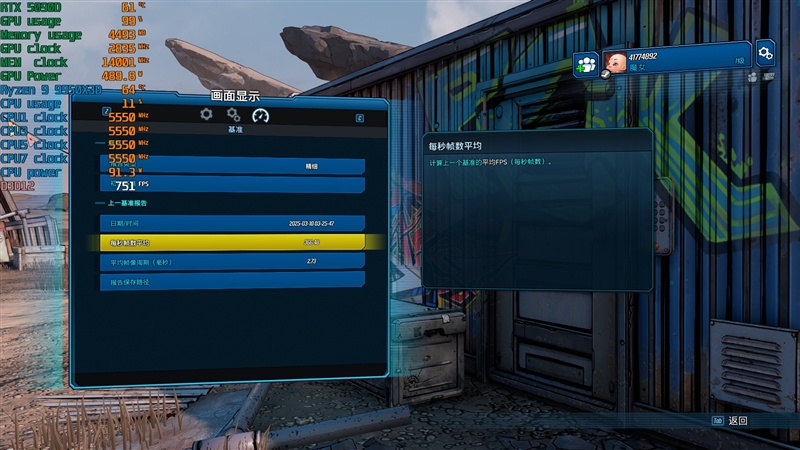
Task: Select the 日期/时间 report row
Action: point(232,223)
